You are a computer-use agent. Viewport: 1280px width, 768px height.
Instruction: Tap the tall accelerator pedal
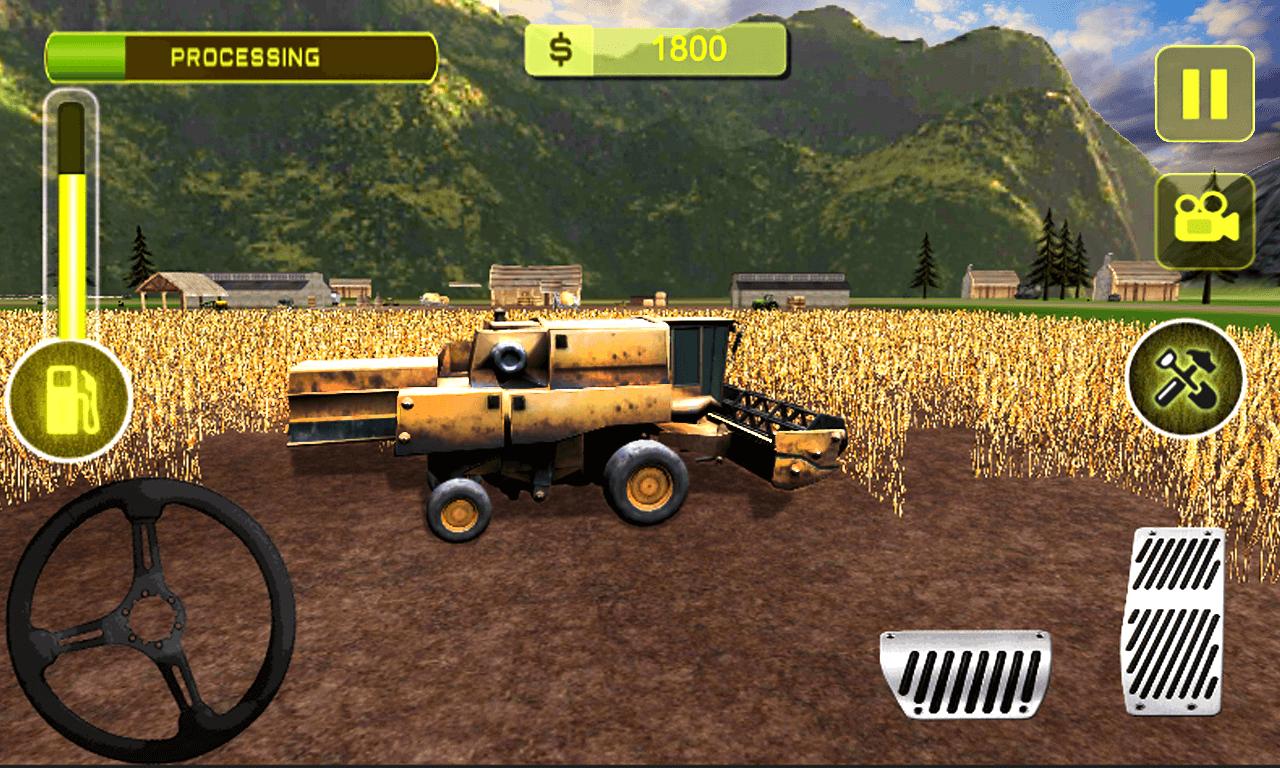1173,620
